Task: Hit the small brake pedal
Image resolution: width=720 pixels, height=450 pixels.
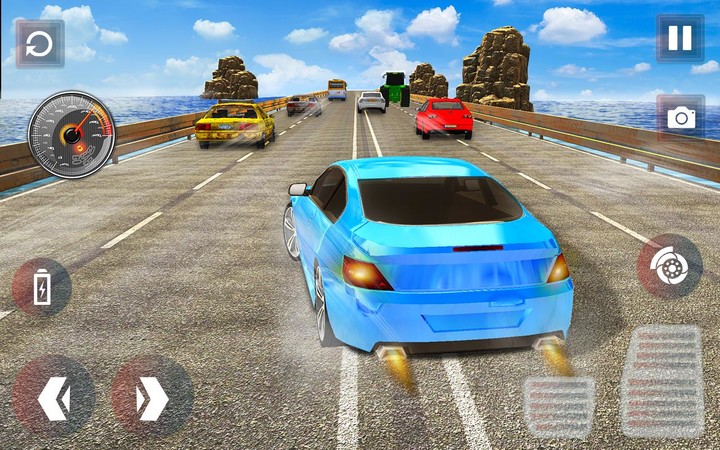Action: 558,406
